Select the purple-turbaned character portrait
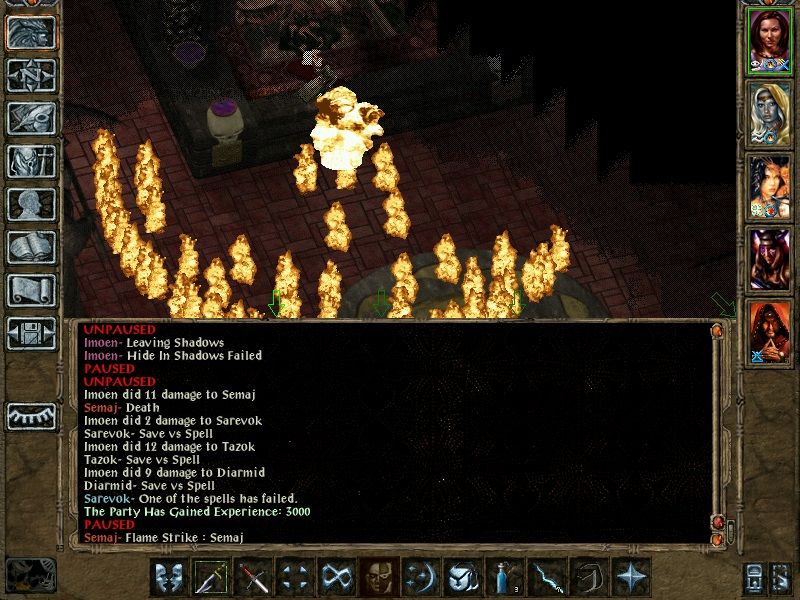Image resolution: width=800 pixels, height=600 pixels. point(769,259)
